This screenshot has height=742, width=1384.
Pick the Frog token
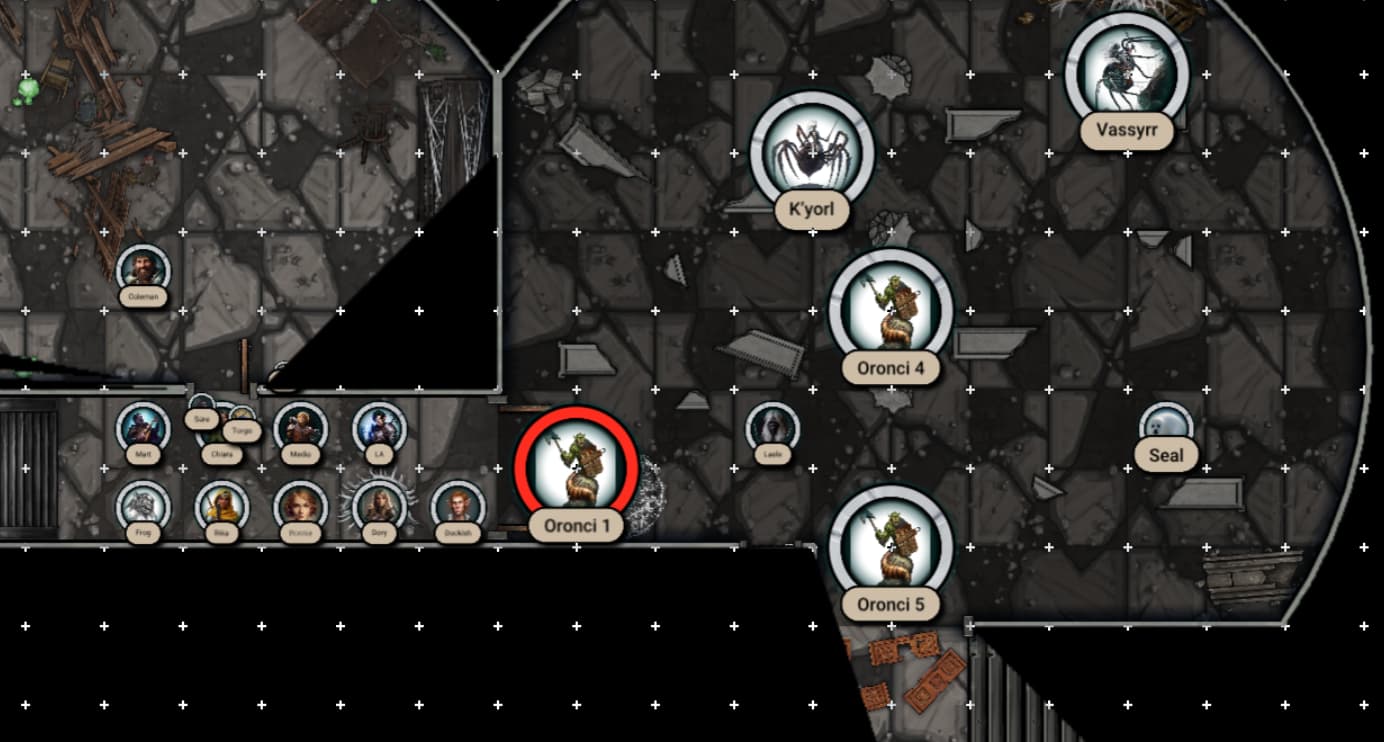click(143, 505)
